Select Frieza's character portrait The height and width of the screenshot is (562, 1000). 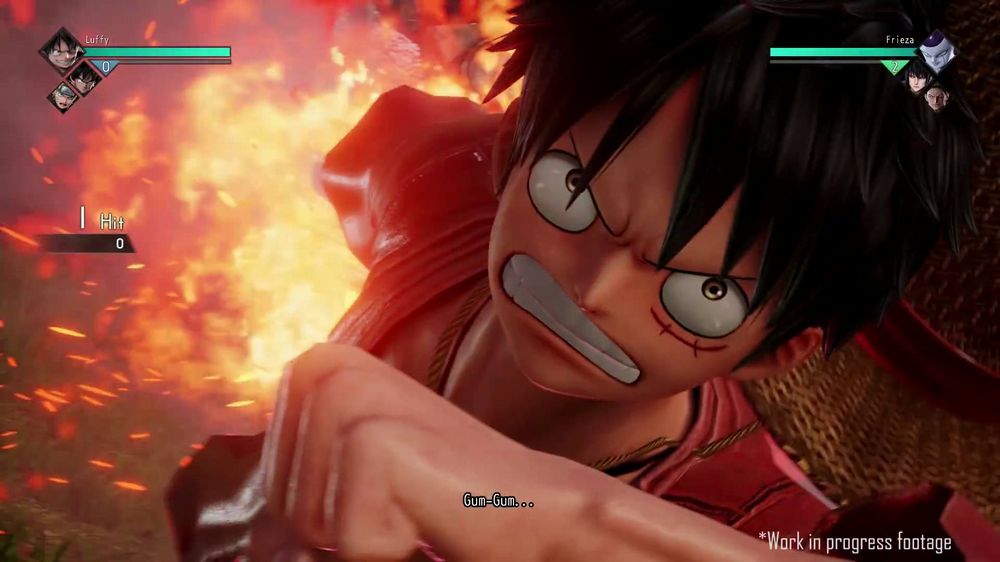point(936,52)
